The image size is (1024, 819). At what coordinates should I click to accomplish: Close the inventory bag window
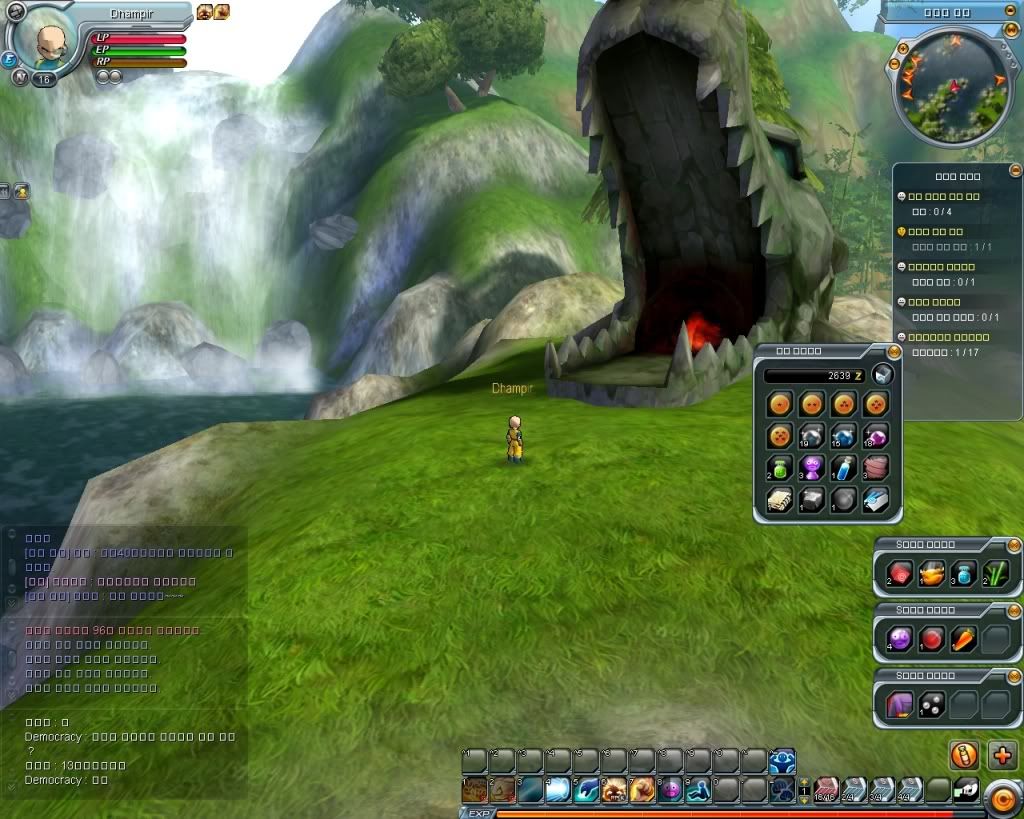click(x=893, y=351)
